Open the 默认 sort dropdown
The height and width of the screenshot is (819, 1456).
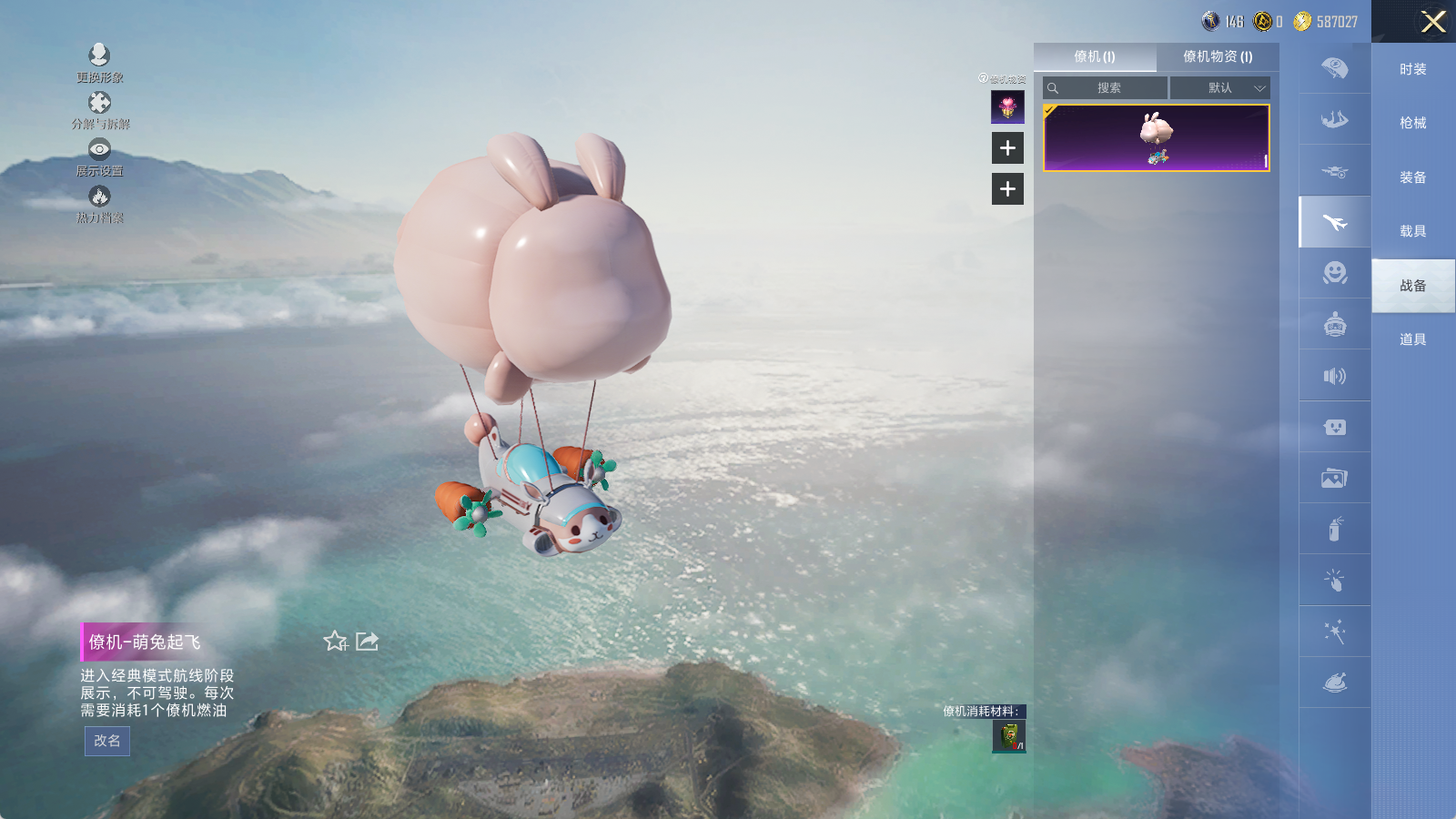click(1220, 88)
